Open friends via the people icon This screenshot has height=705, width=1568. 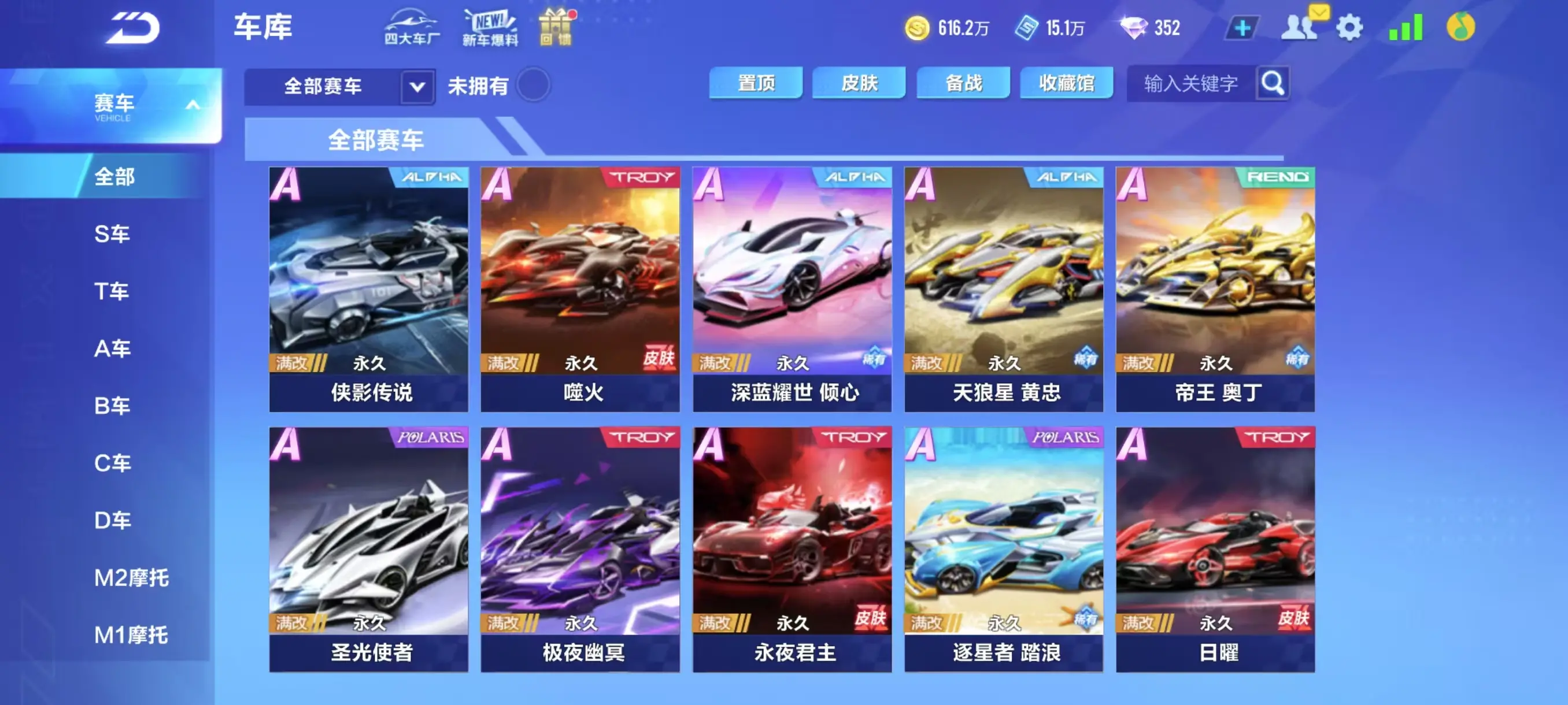point(1299,27)
